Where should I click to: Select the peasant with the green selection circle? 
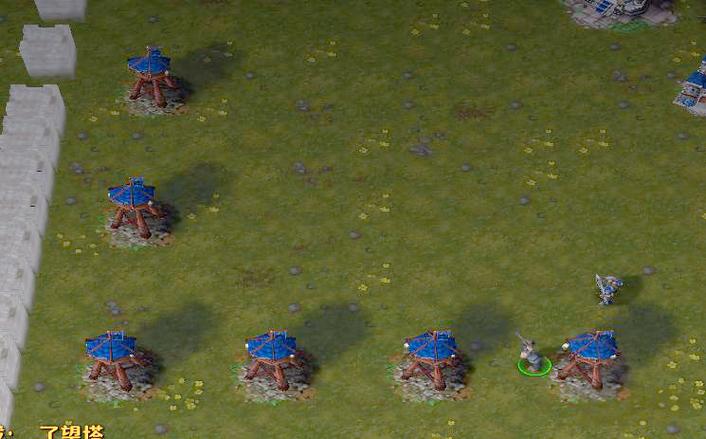click(x=534, y=356)
